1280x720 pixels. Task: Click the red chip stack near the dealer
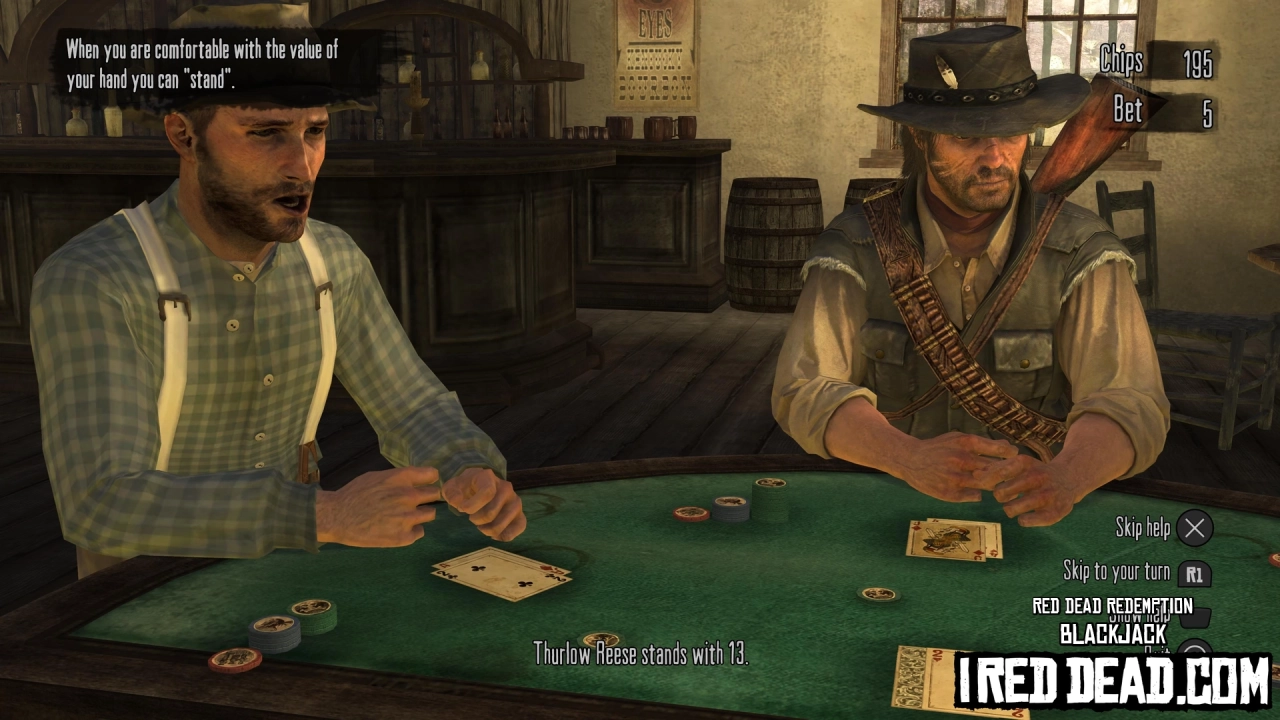pyautogui.click(x=692, y=515)
